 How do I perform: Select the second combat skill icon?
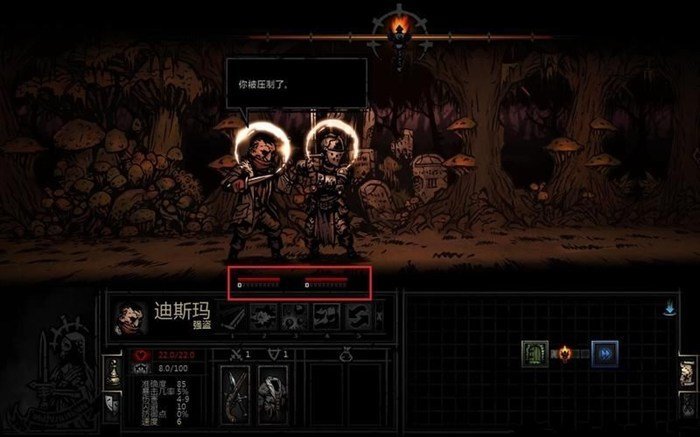tap(264, 317)
